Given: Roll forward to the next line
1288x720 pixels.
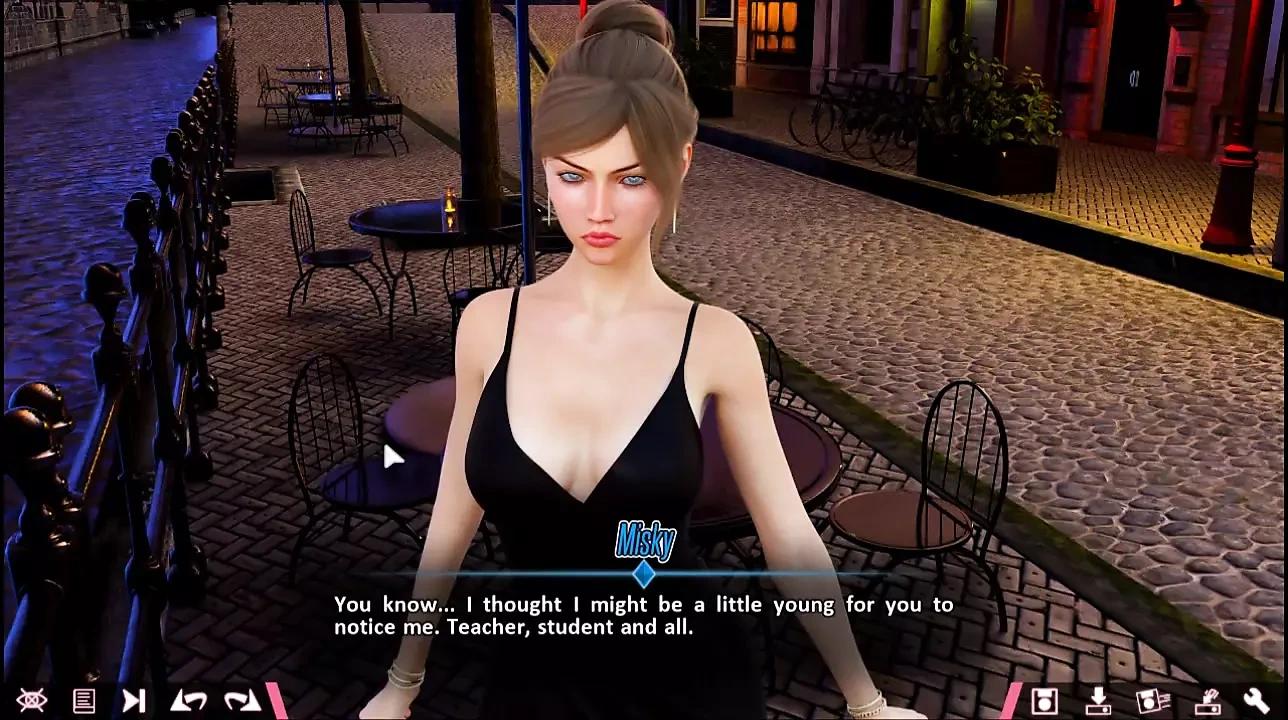Looking at the screenshot, I should click(241, 701).
